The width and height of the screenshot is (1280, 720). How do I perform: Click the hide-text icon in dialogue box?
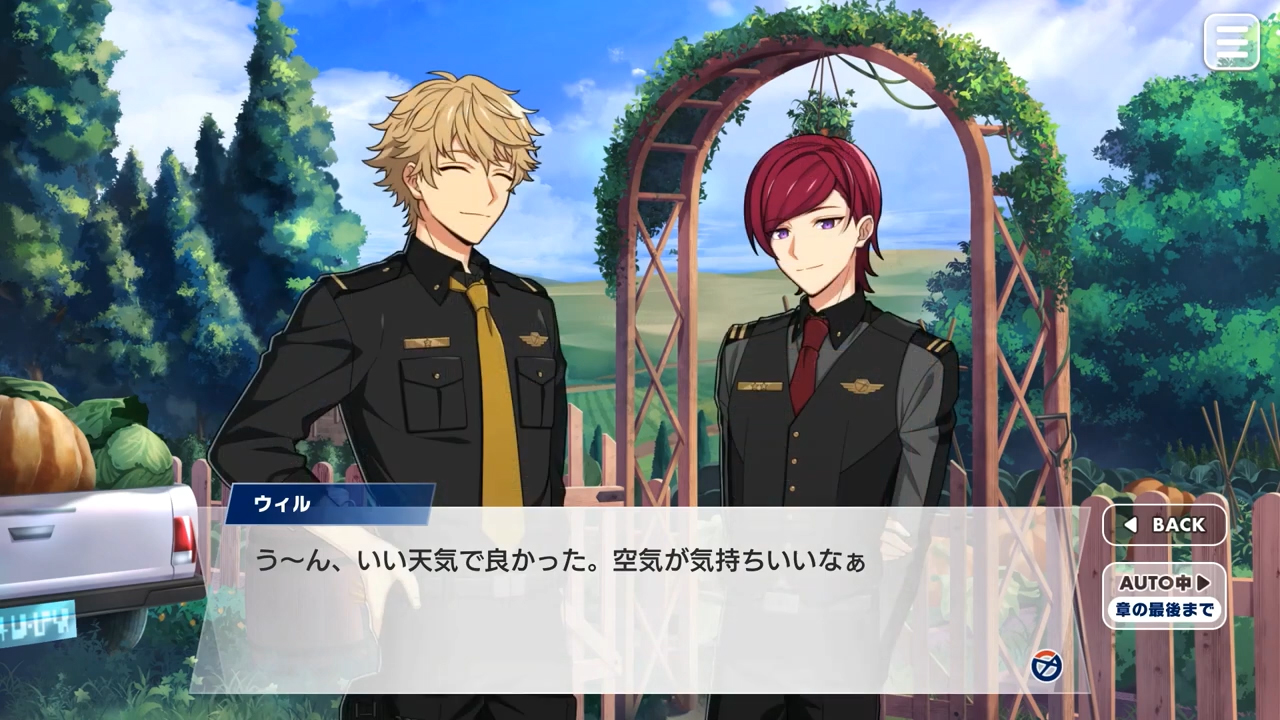[1046, 665]
